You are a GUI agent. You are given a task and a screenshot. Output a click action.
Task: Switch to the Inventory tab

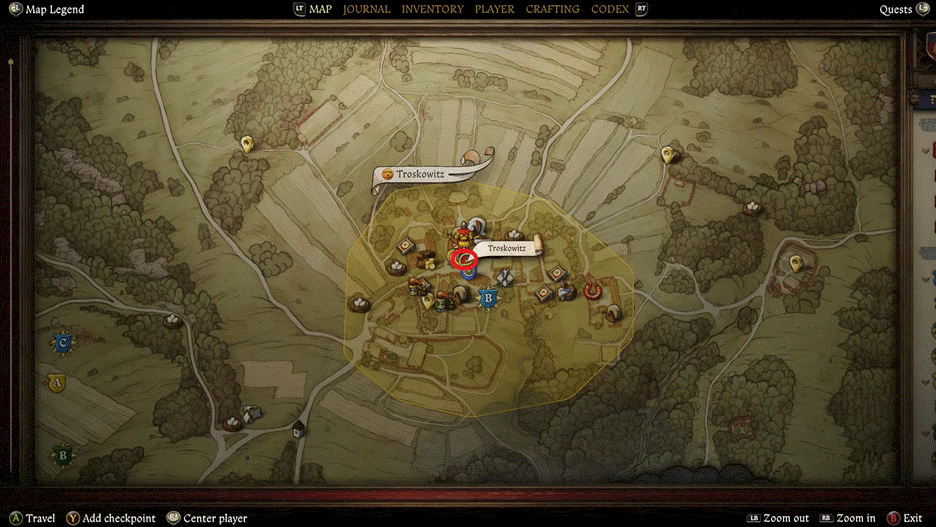coord(432,9)
